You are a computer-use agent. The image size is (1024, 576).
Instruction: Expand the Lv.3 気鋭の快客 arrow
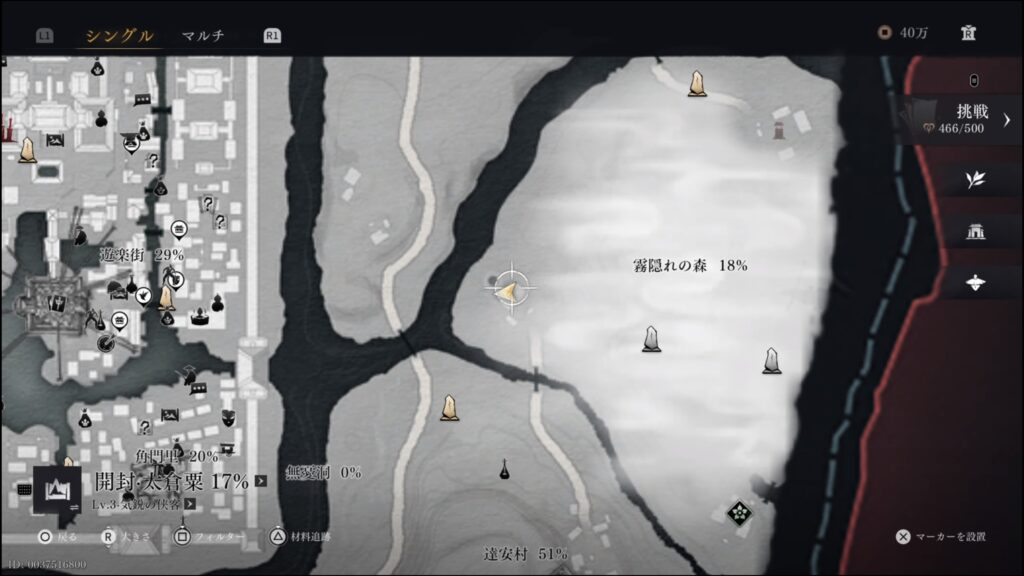click(190, 505)
